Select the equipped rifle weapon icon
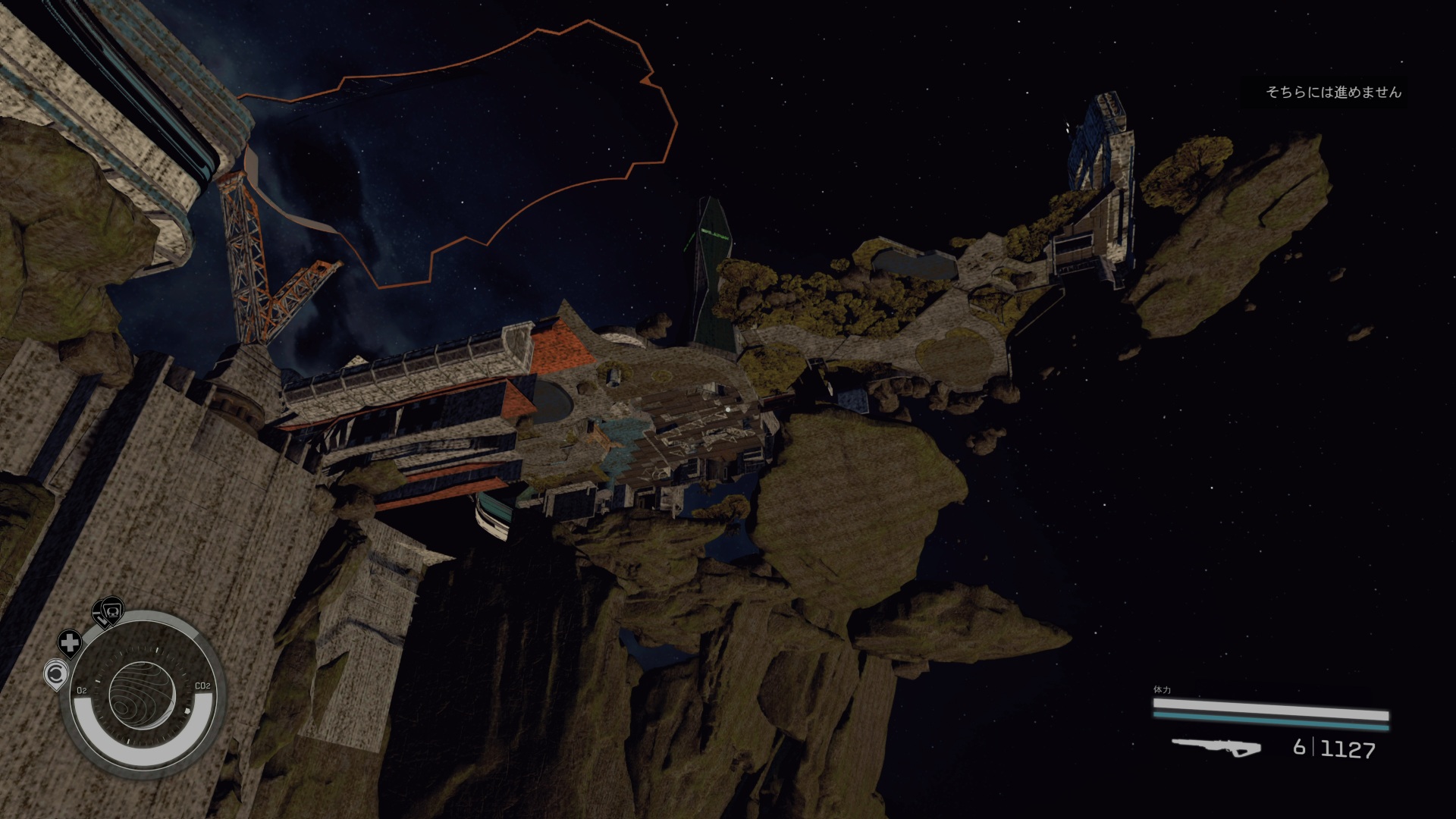 pyautogui.click(x=1216, y=747)
